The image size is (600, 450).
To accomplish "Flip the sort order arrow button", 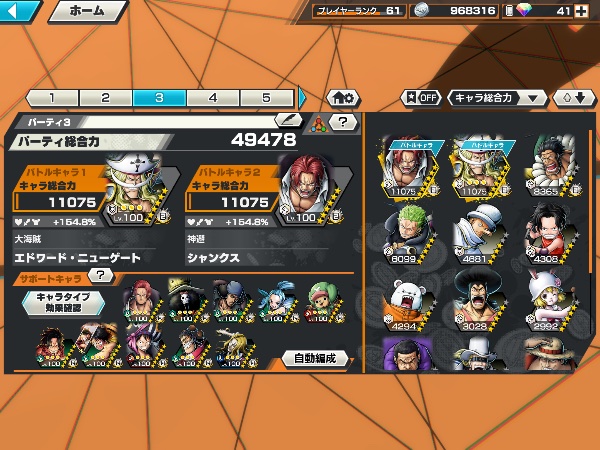I will click(x=574, y=98).
